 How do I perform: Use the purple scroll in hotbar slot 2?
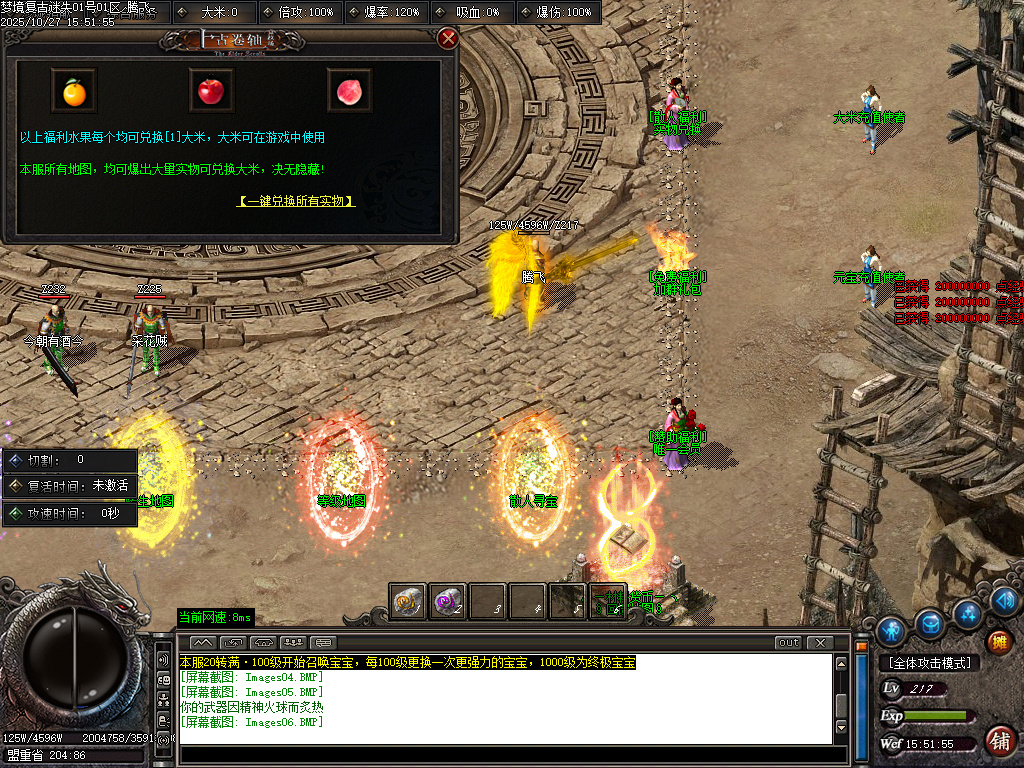(448, 601)
